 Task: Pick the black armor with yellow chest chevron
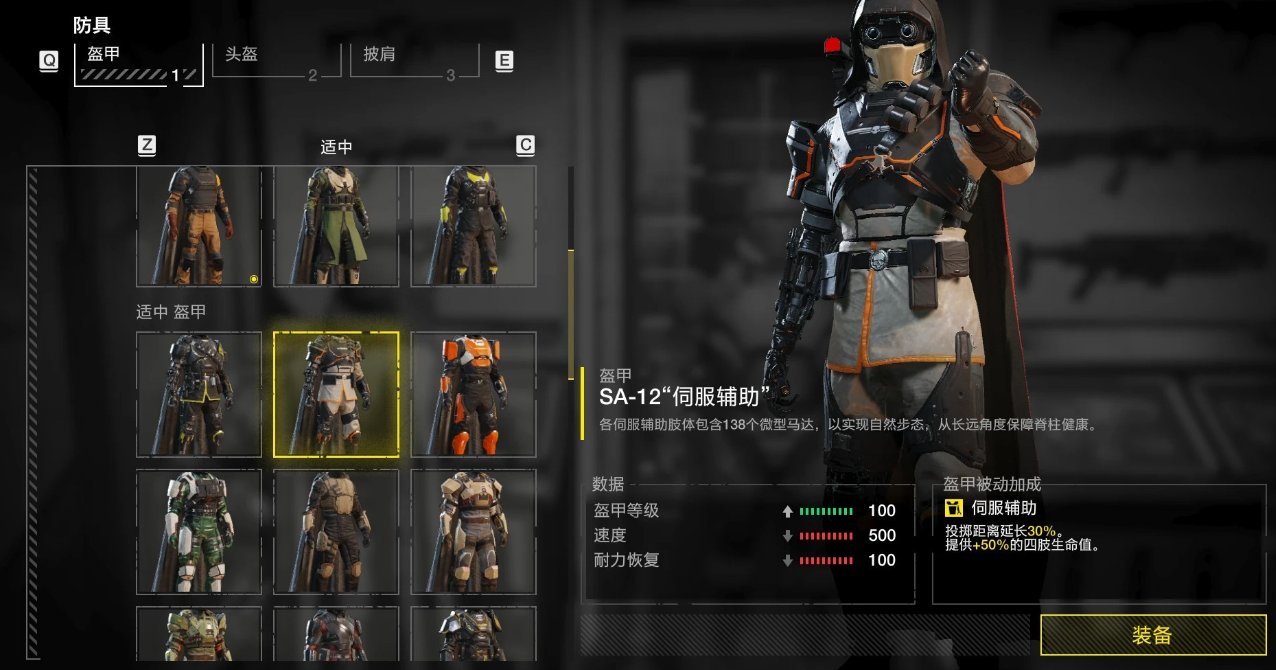coord(473,226)
